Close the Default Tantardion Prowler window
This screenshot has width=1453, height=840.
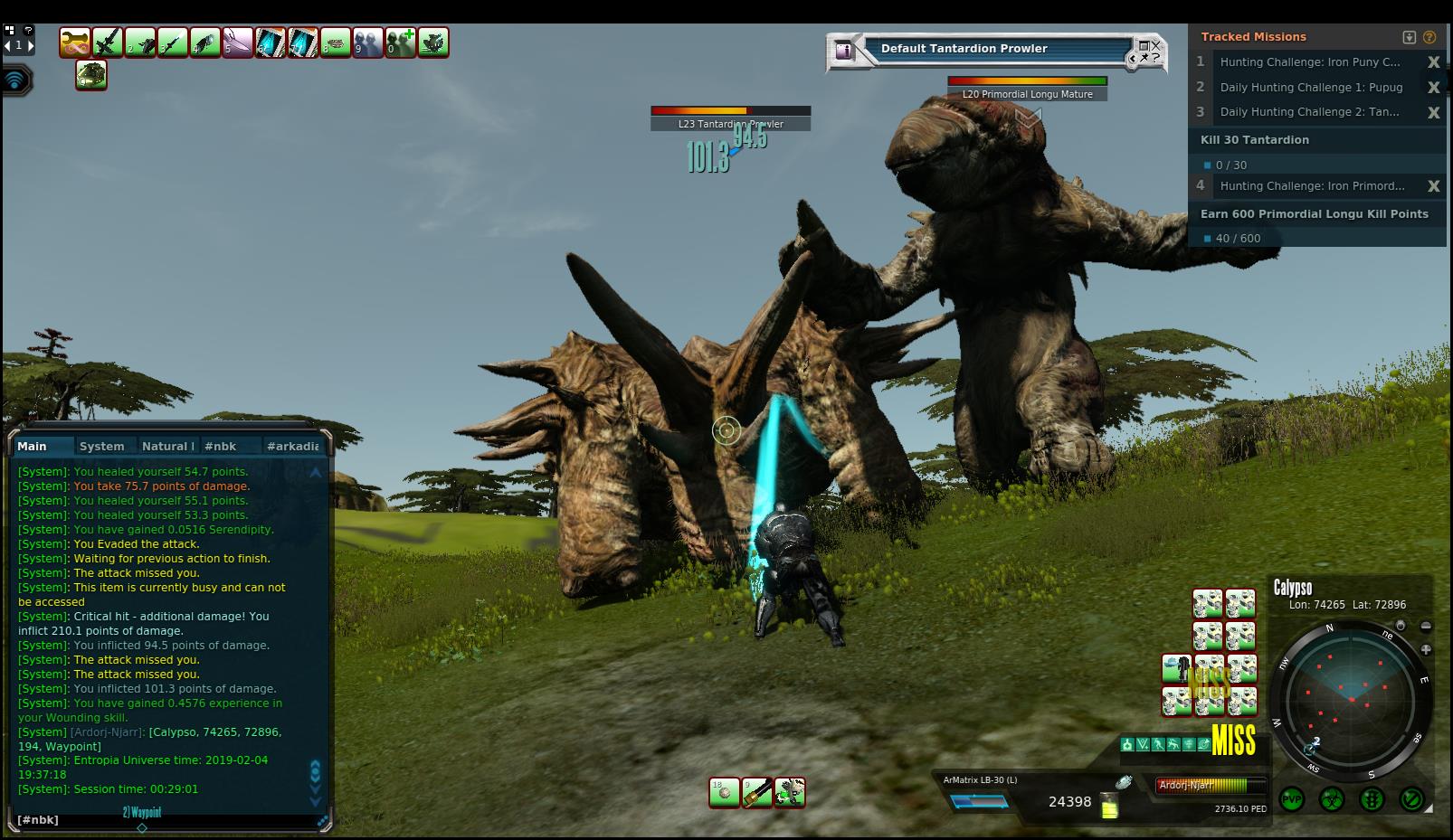coord(1155,45)
